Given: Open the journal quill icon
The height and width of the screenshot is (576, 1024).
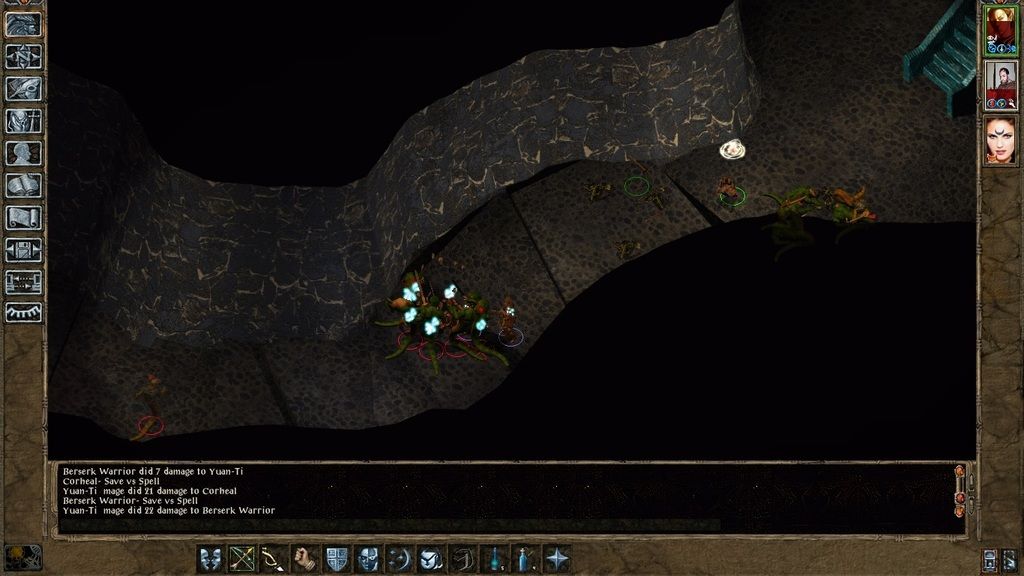Looking at the screenshot, I should 23,88.
